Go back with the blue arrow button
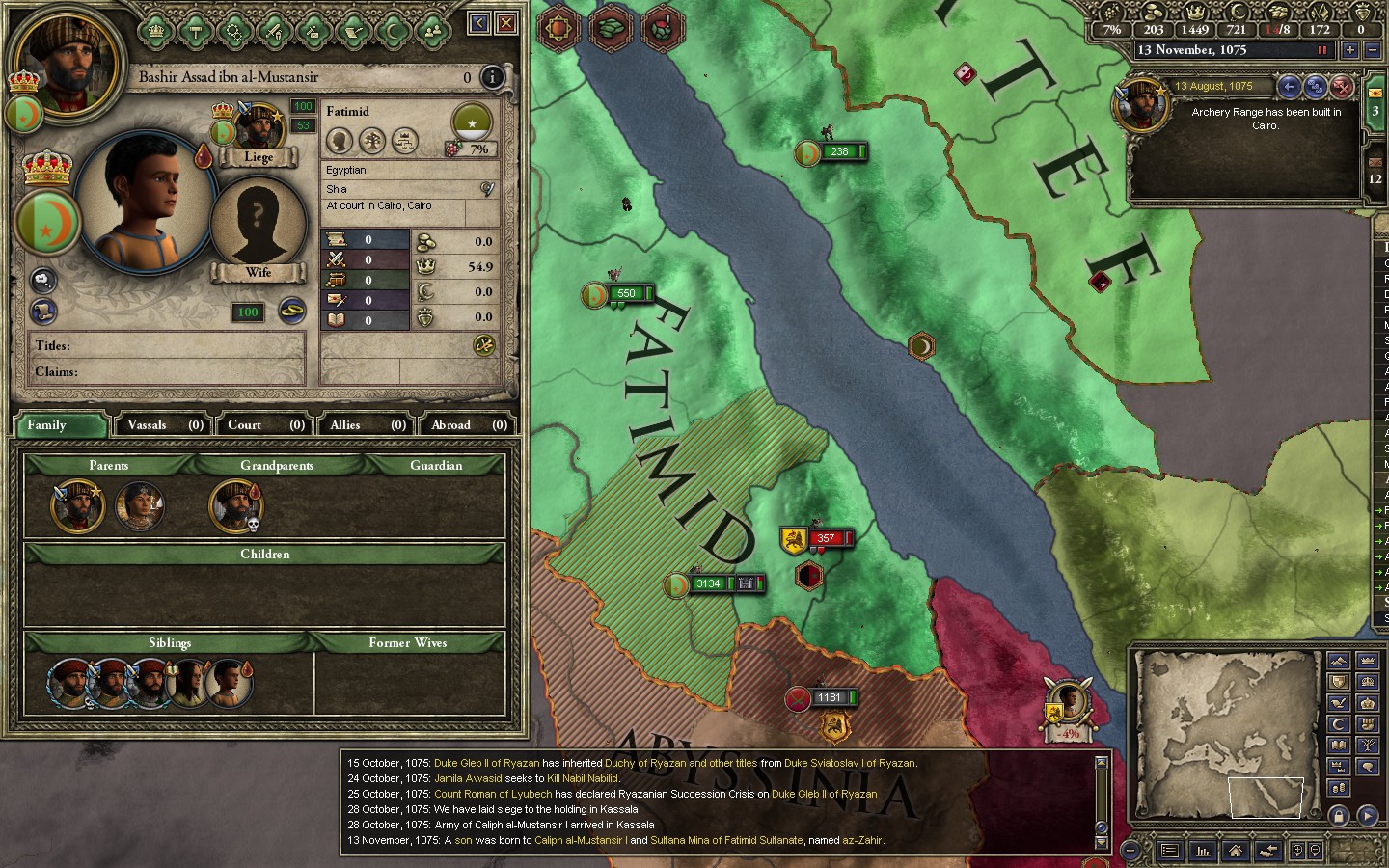This screenshot has height=868, width=1389. pyautogui.click(x=479, y=22)
